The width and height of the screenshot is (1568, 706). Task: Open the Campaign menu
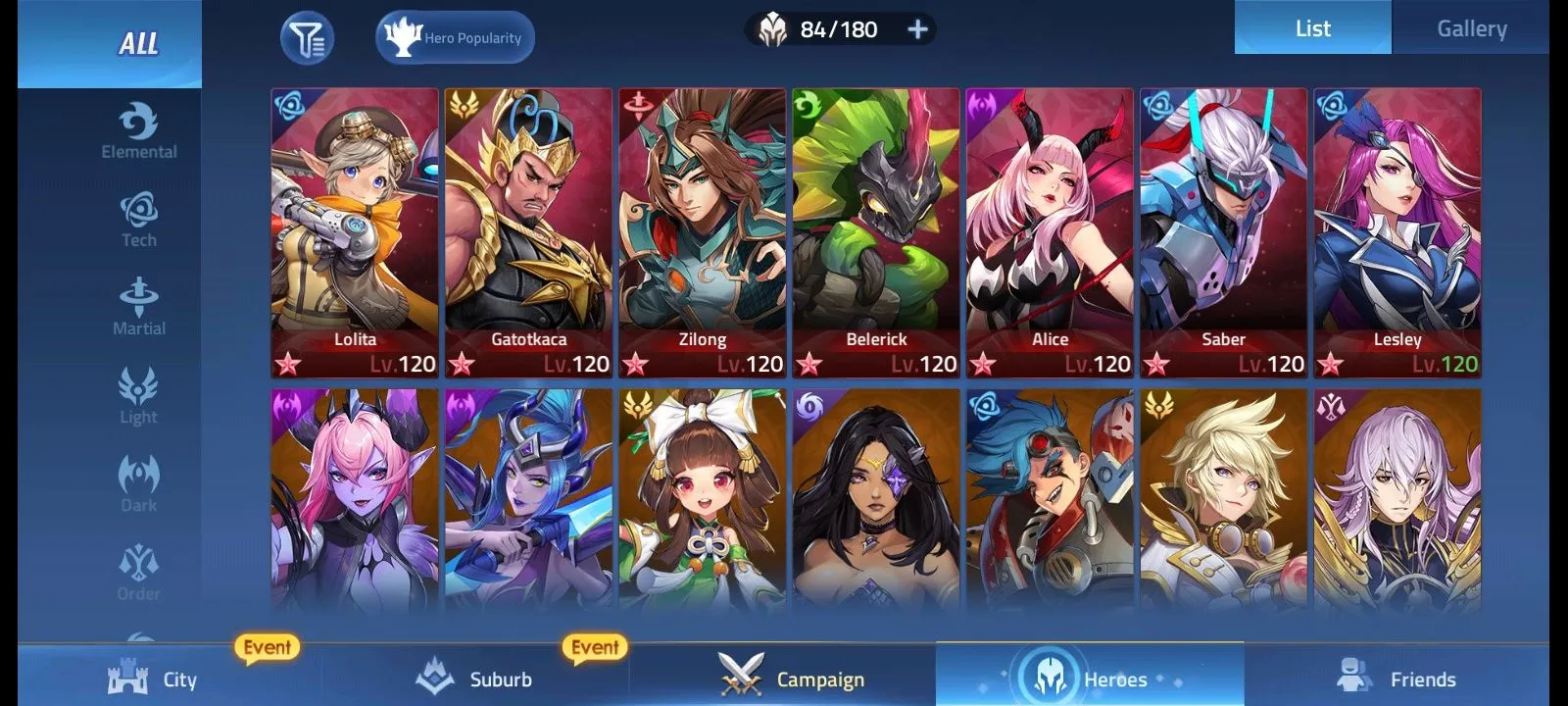pos(792,679)
